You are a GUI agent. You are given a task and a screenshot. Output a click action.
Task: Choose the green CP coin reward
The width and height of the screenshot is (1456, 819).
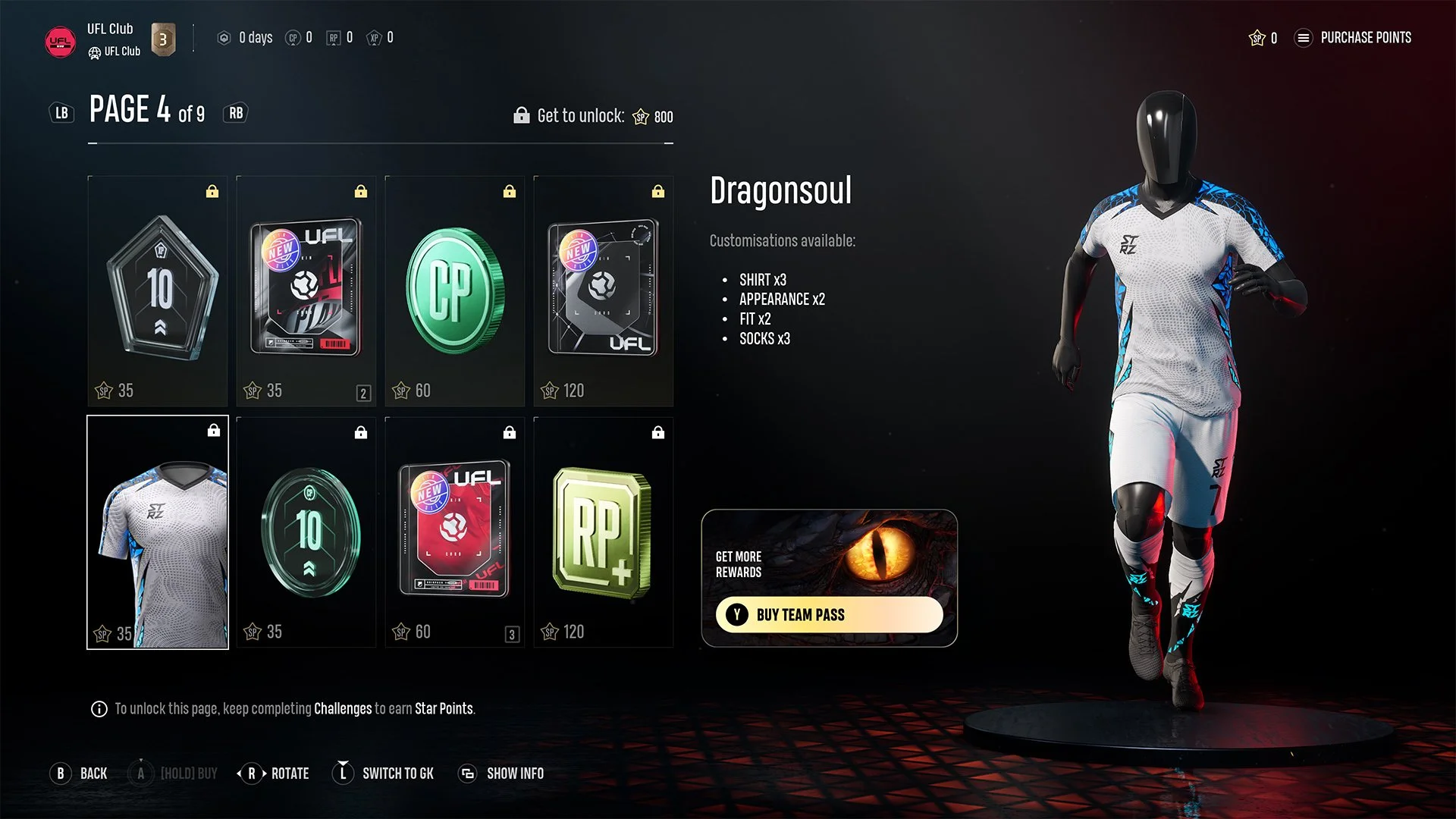tap(454, 291)
